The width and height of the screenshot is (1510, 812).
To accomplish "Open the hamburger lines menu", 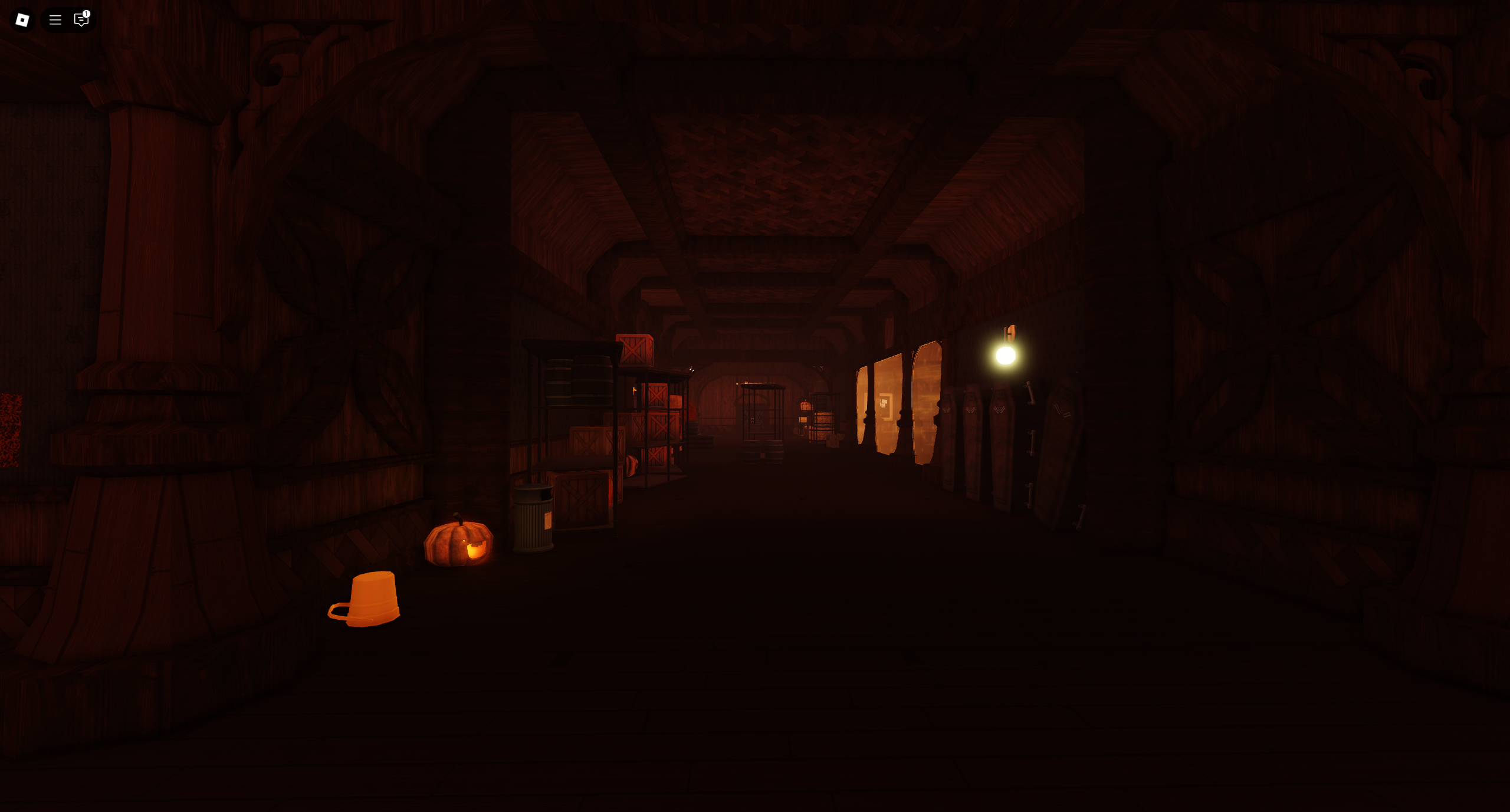I will pyautogui.click(x=55, y=20).
